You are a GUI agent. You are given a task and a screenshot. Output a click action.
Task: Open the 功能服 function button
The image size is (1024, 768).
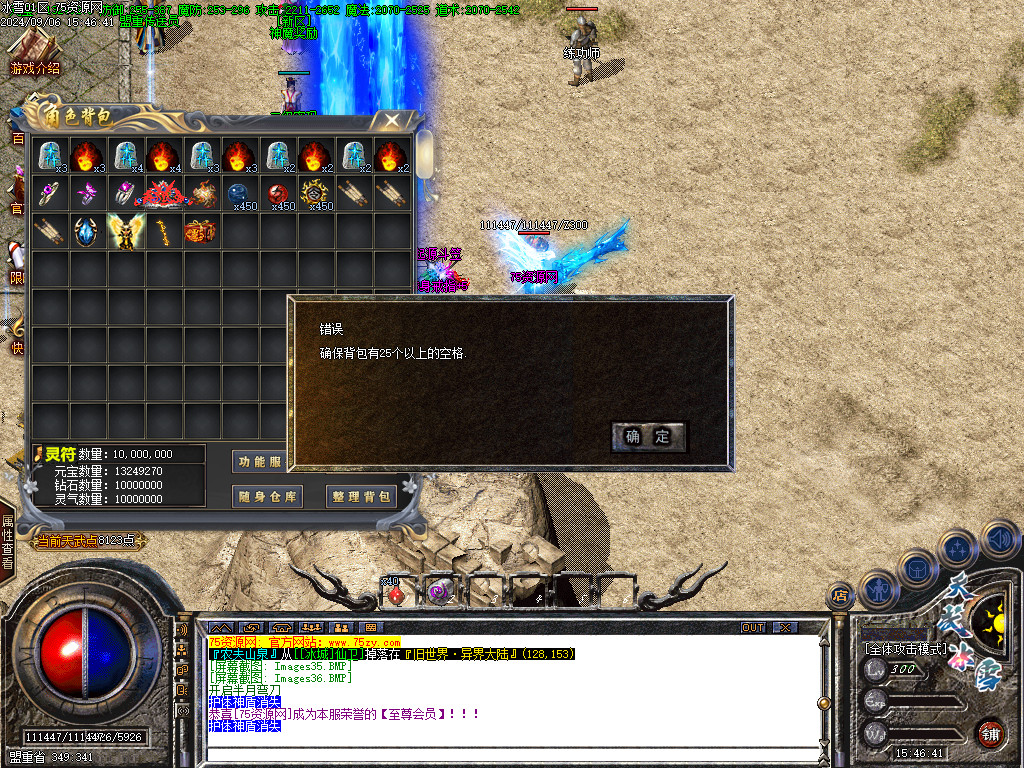click(x=260, y=461)
